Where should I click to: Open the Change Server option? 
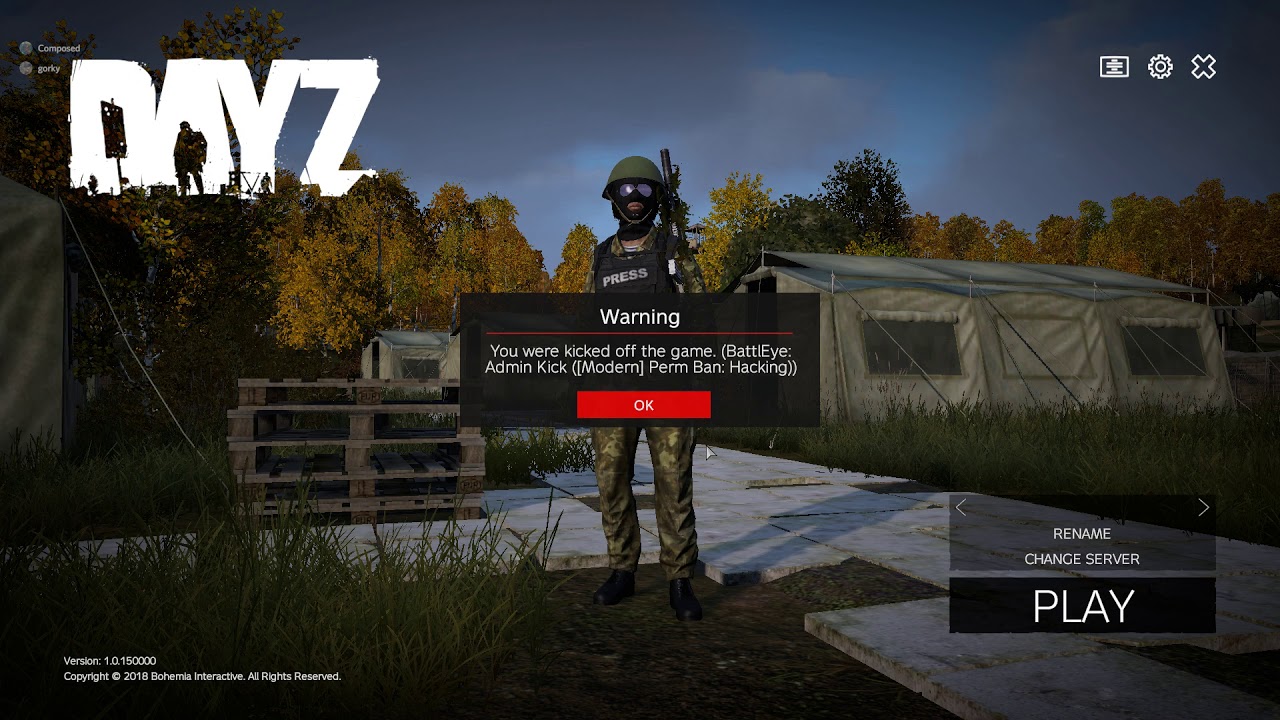pos(1081,559)
